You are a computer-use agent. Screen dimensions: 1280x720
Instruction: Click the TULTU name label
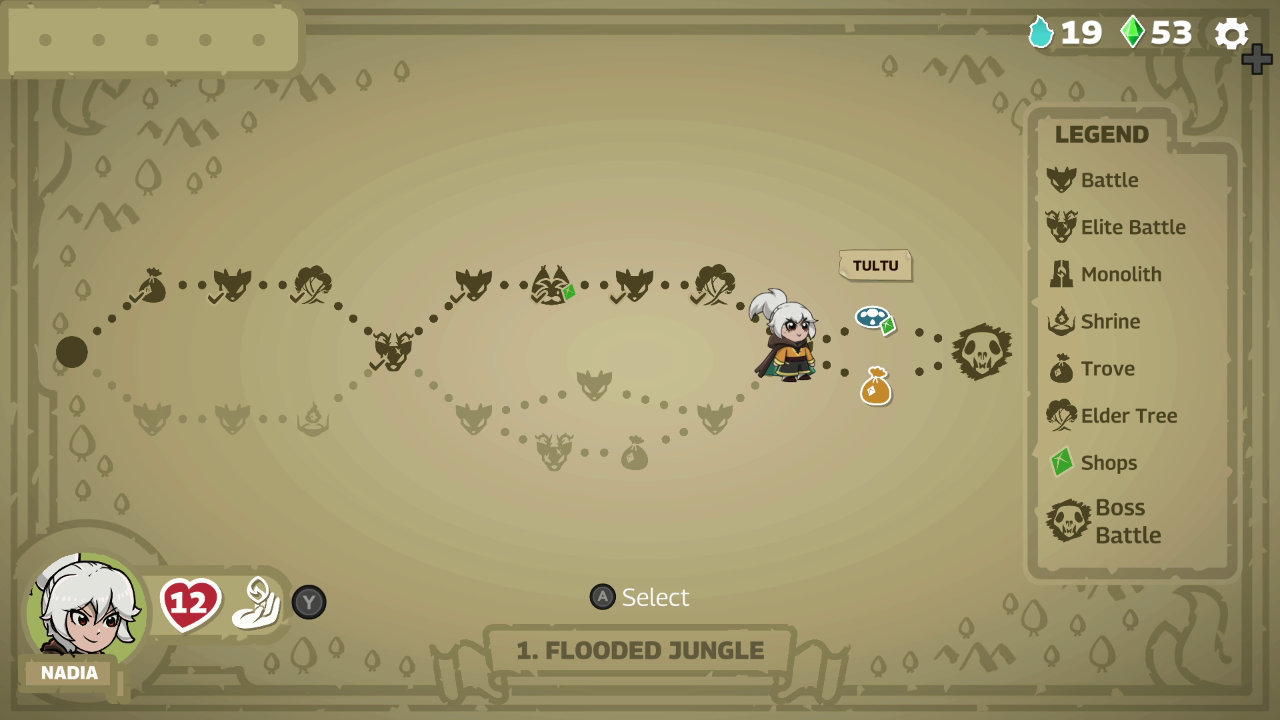click(x=876, y=266)
